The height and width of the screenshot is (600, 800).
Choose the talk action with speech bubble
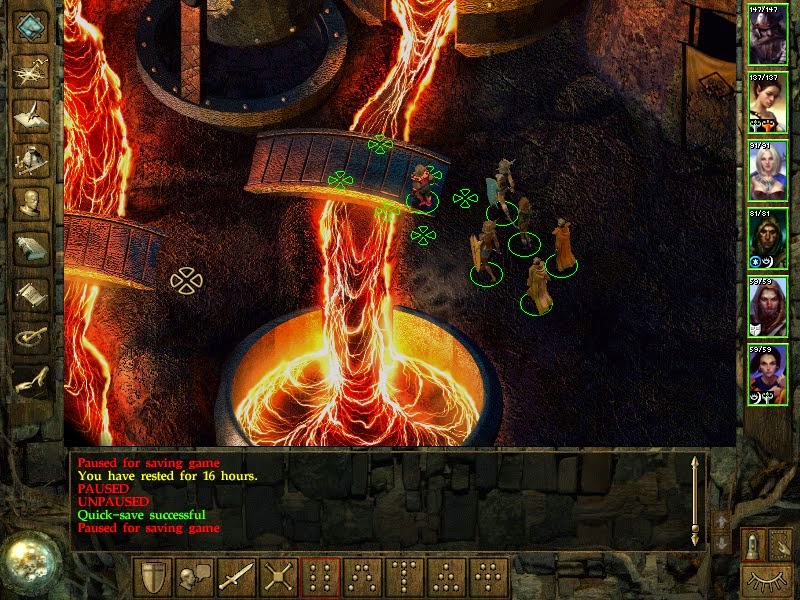pyautogui.click(x=195, y=578)
